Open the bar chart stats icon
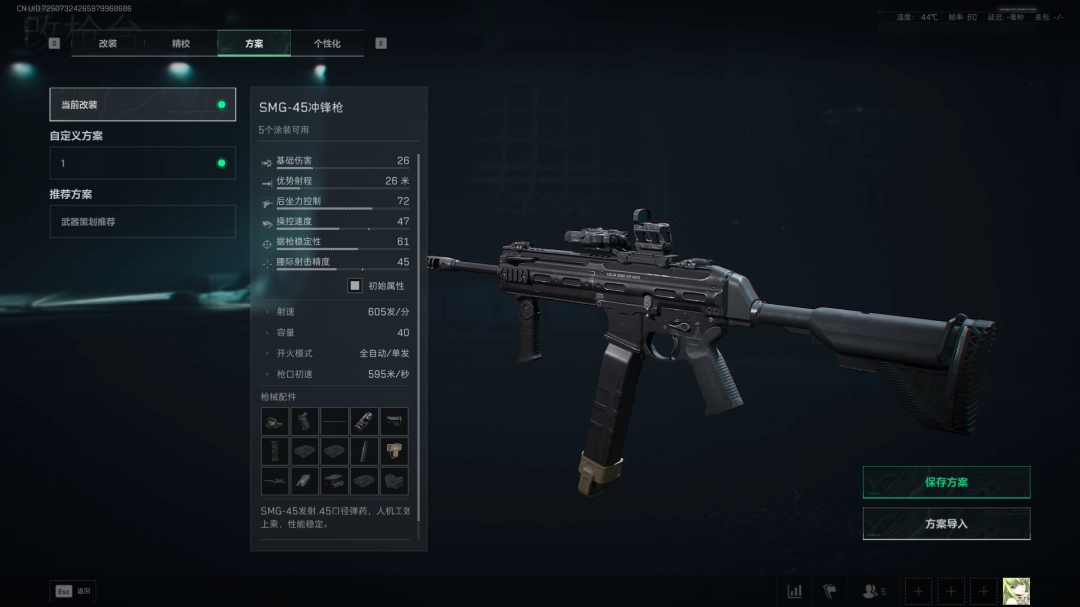The image size is (1080, 607). point(795,591)
